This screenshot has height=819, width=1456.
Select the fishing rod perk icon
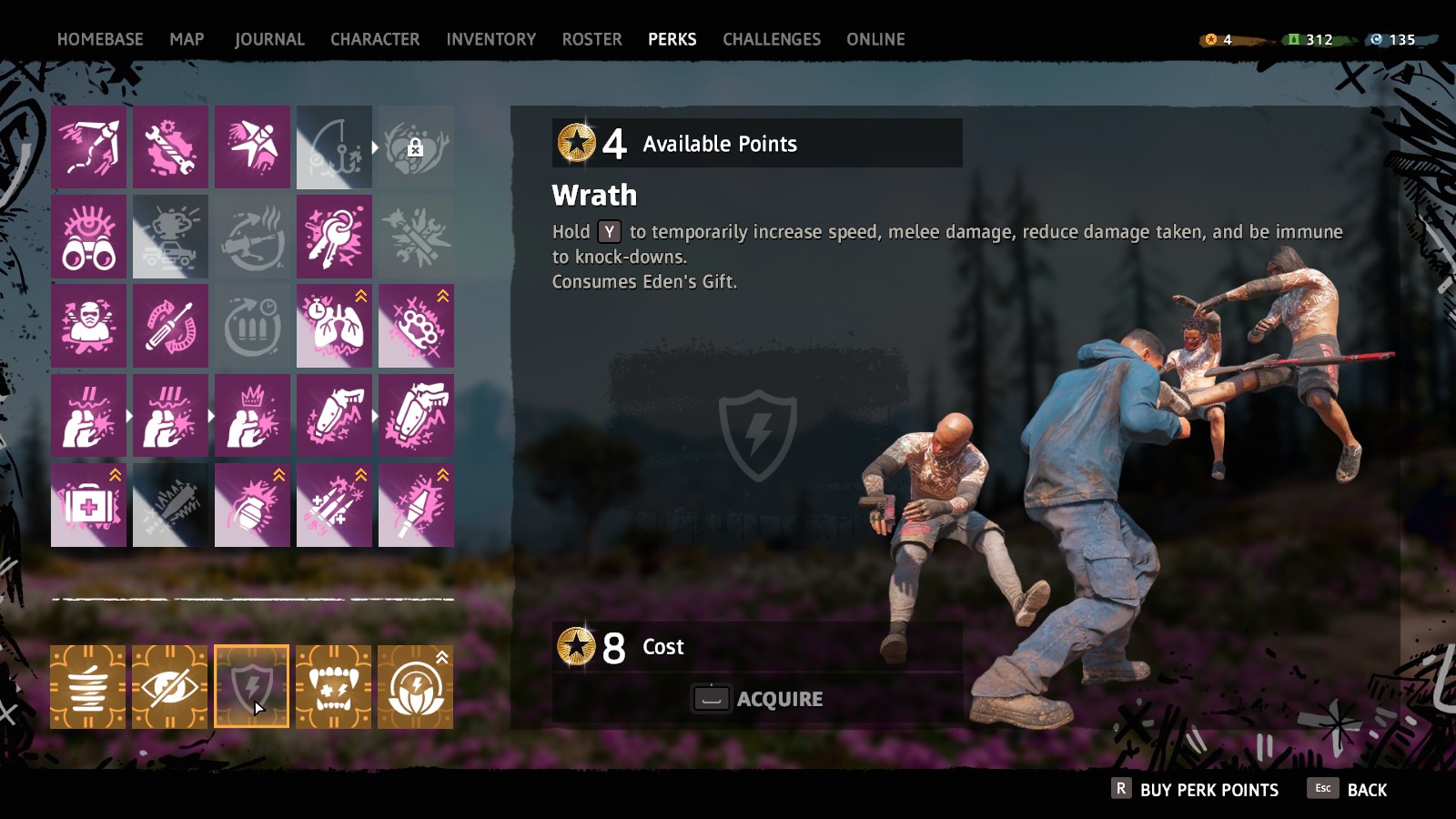point(334,146)
